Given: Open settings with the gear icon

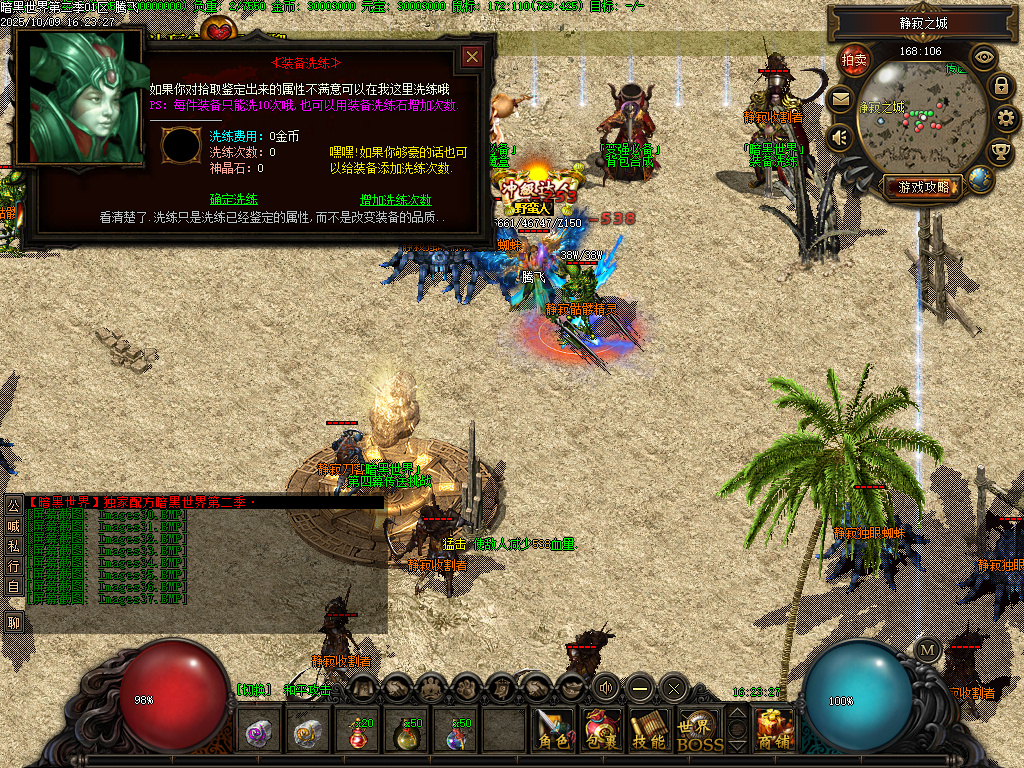Looking at the screenshot, I should (1007, 119).
